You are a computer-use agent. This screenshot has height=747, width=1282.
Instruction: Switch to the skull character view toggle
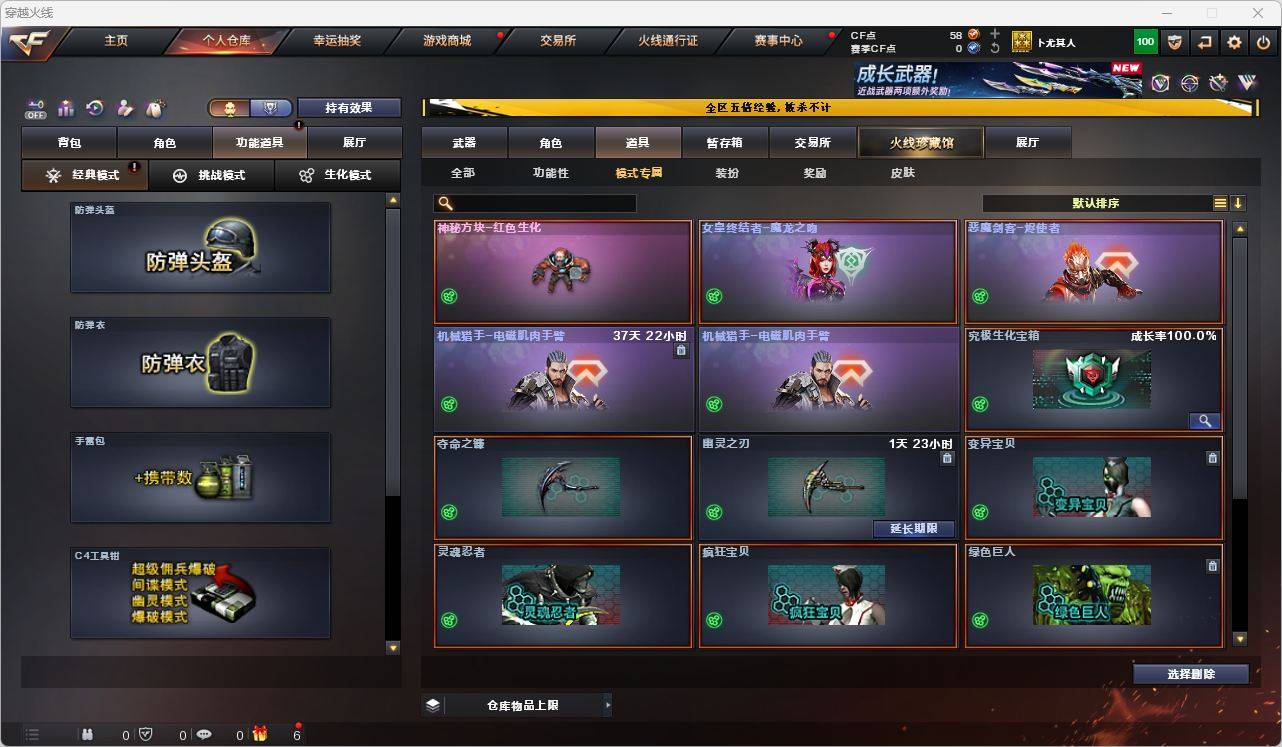pyautogui.click(x=229, y=107)
